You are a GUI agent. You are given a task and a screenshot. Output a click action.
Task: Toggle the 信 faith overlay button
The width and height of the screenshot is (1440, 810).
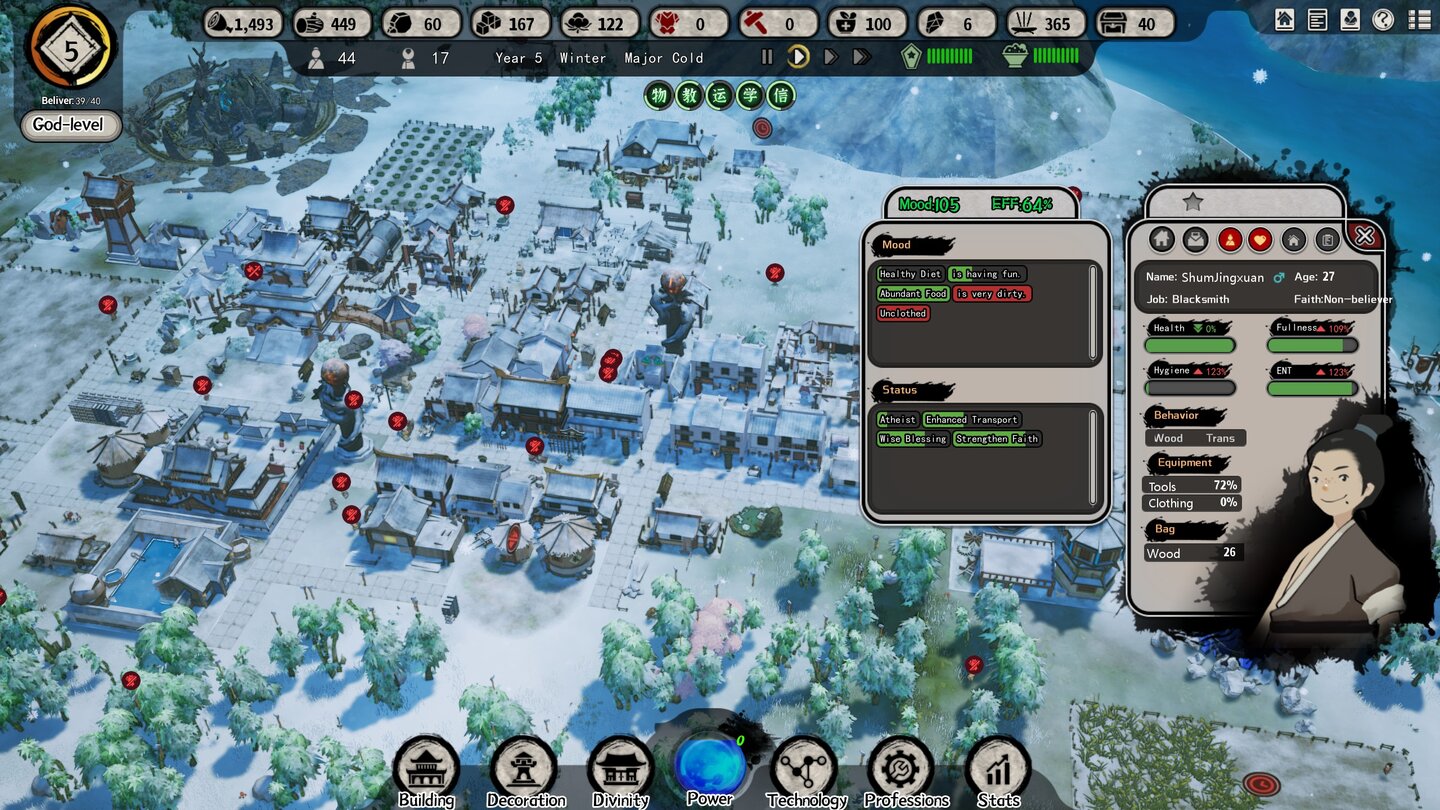(x=781, y=97)
